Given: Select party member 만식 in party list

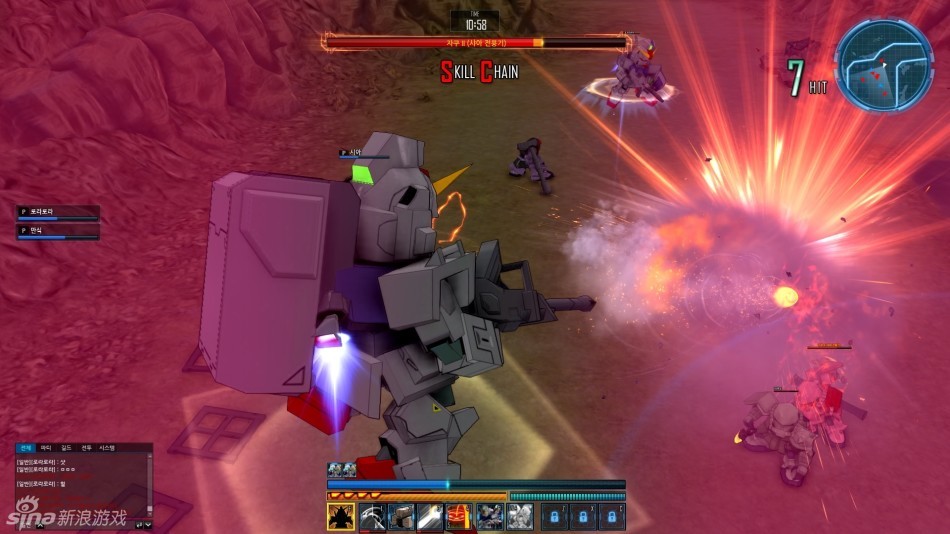Looking at the screenshot, I should (x=59, y=232).
